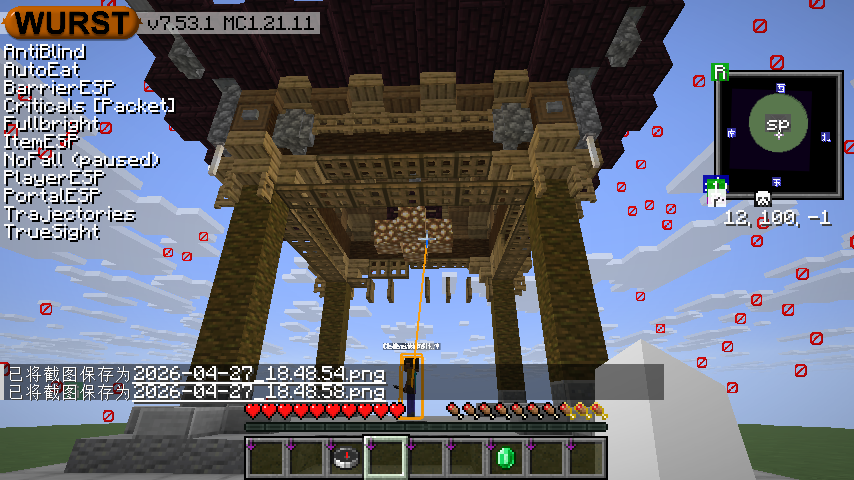
Task: Click the Wurst logo
Action: 73,22
